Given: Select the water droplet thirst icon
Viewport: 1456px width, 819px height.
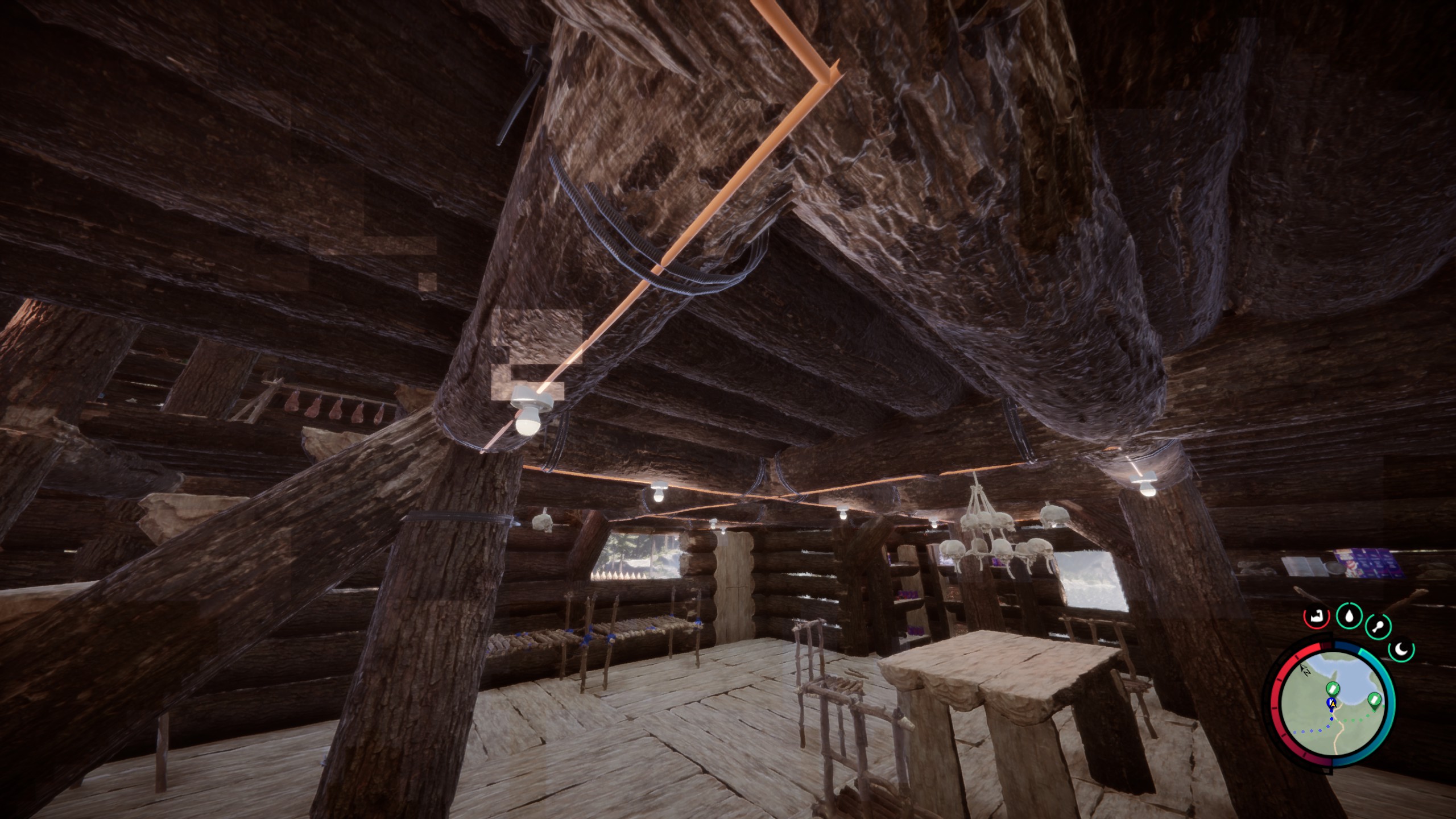Looking at the screenshot, I should 1349,615.
